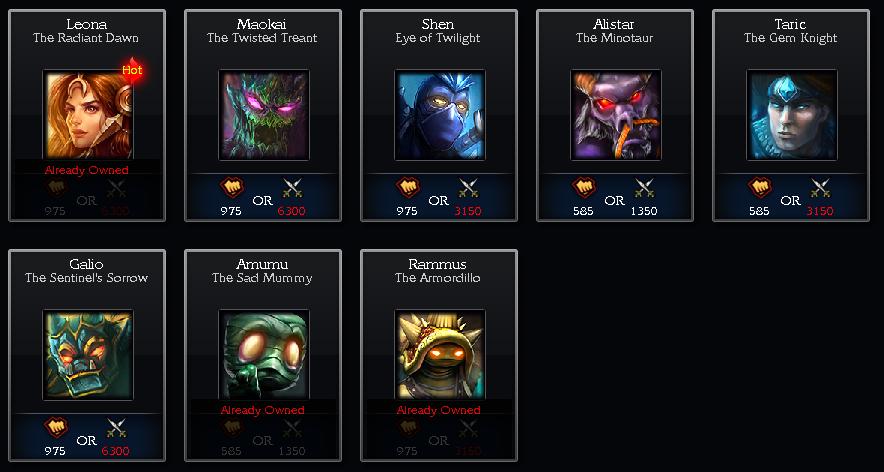Buy Taric using the Riot Points icon
This screenshot has height=472, width=884.
[760, 188]
